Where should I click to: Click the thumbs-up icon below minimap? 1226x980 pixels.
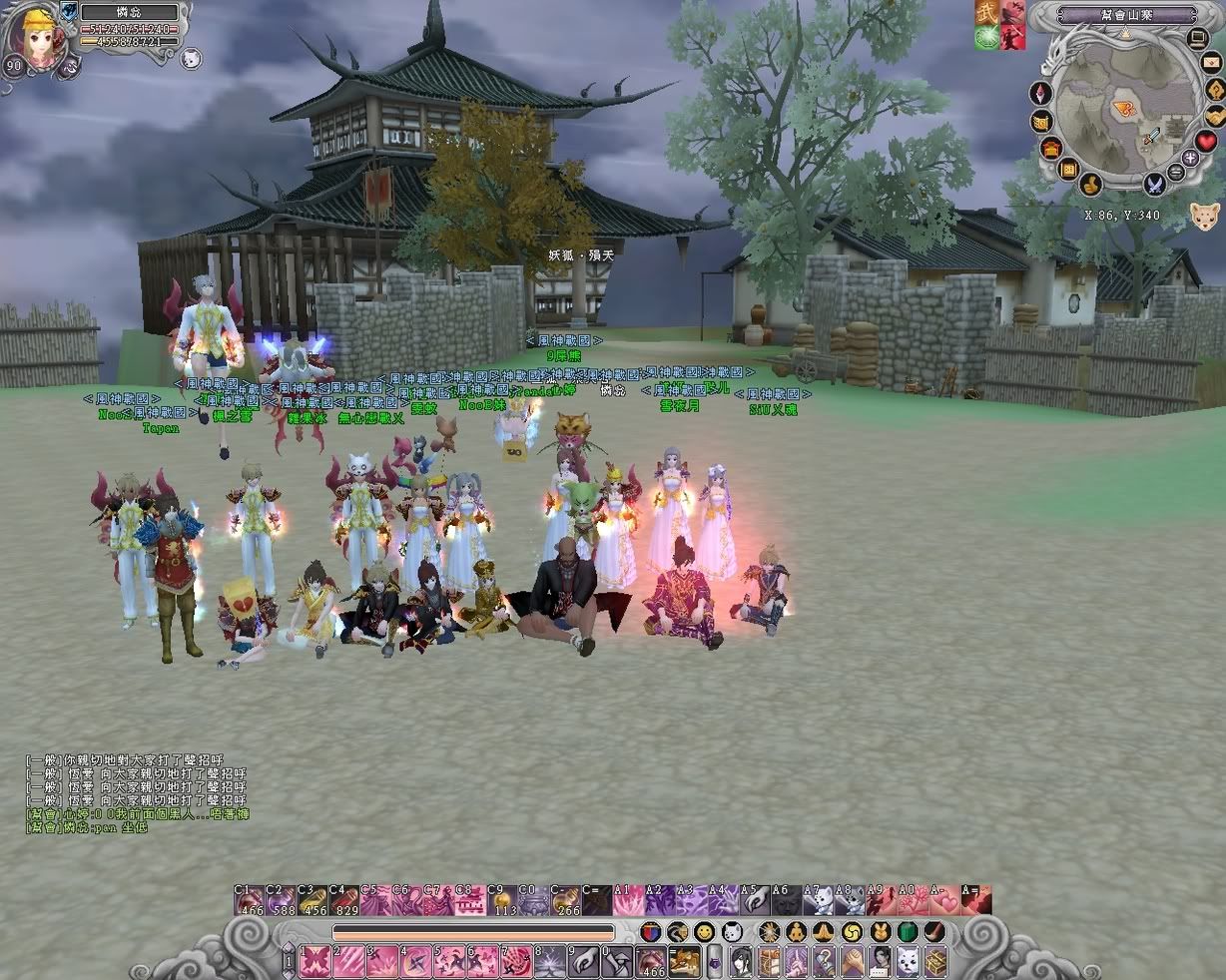(1091, 185)
